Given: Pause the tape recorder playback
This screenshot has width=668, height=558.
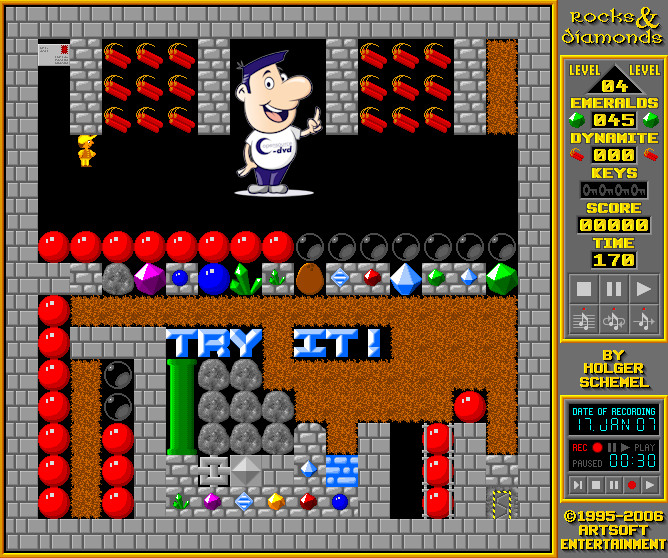Looking at the screenshot, I should coord(613,485).
